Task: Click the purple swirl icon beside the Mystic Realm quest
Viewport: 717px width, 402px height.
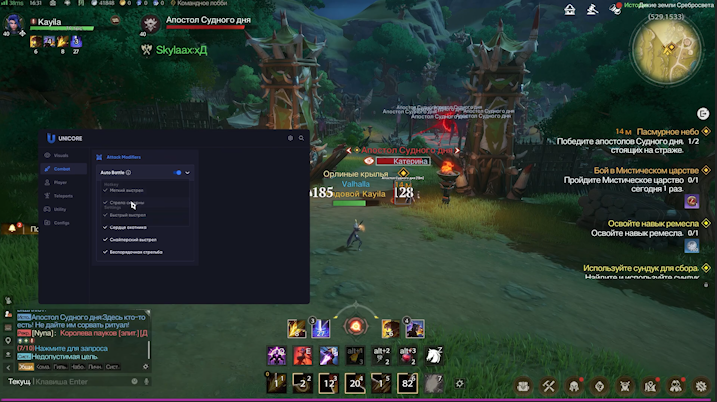Action: tap(691, 201)
